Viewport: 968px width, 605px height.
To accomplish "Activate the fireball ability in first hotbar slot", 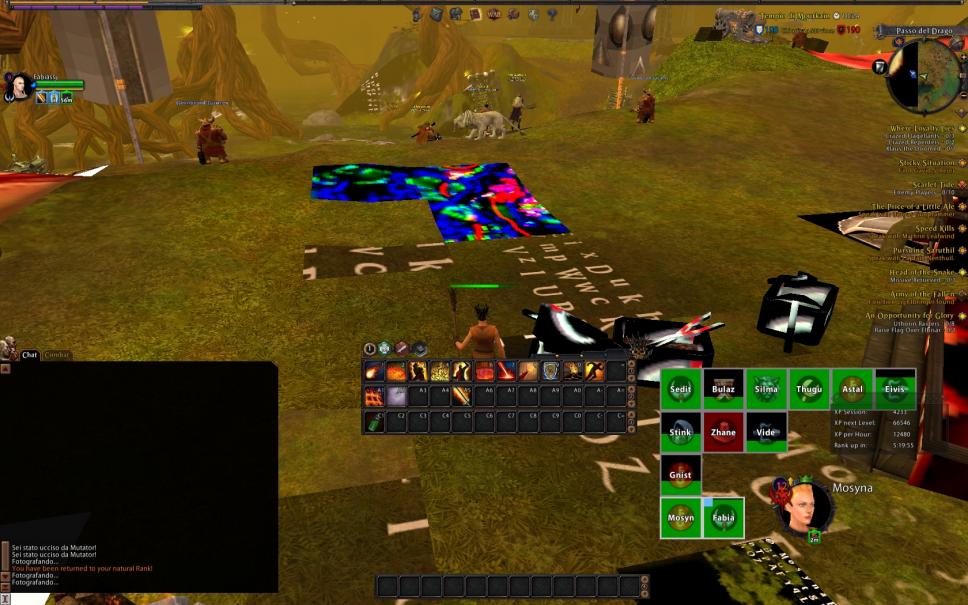I will pyautogui.click(x=374, y=372).
